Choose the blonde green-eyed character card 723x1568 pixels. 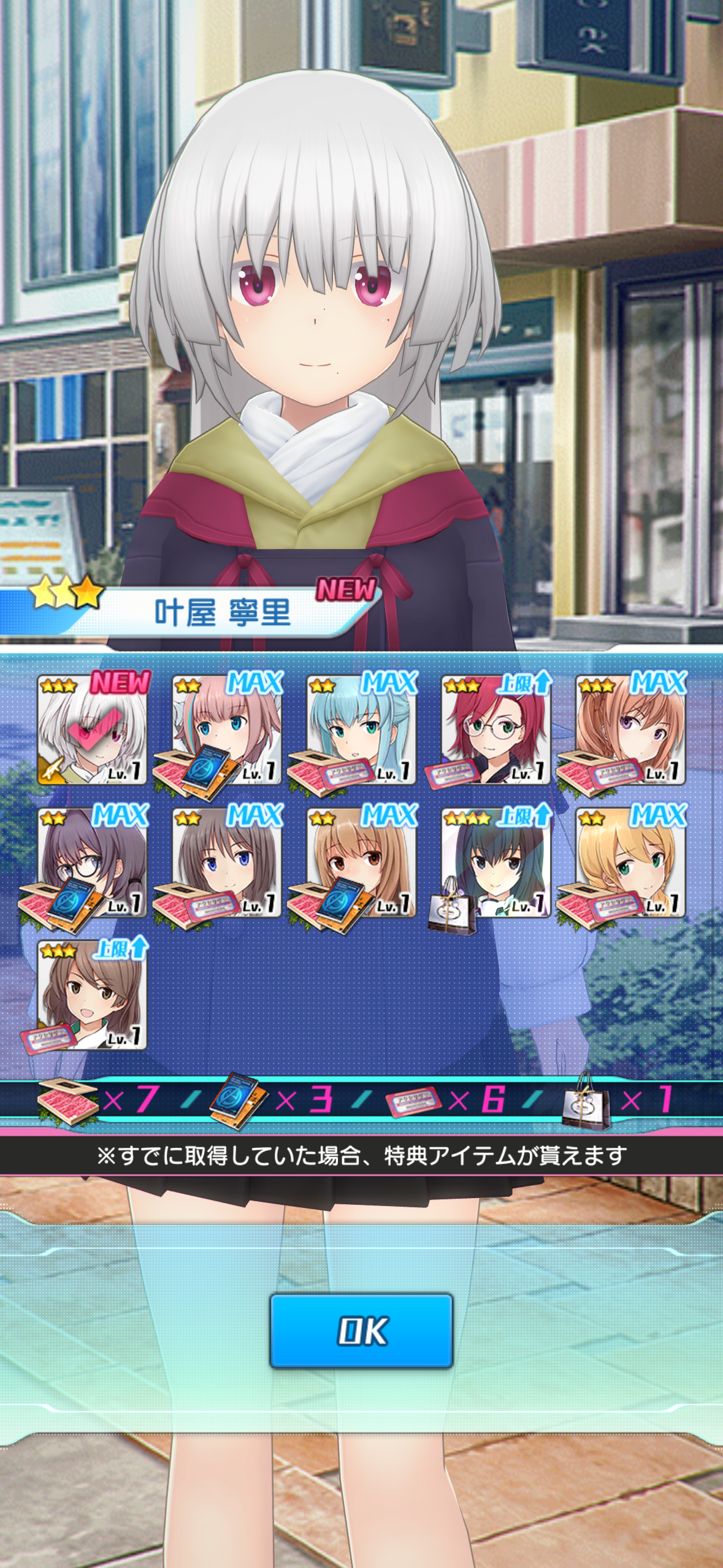(630, 863)
